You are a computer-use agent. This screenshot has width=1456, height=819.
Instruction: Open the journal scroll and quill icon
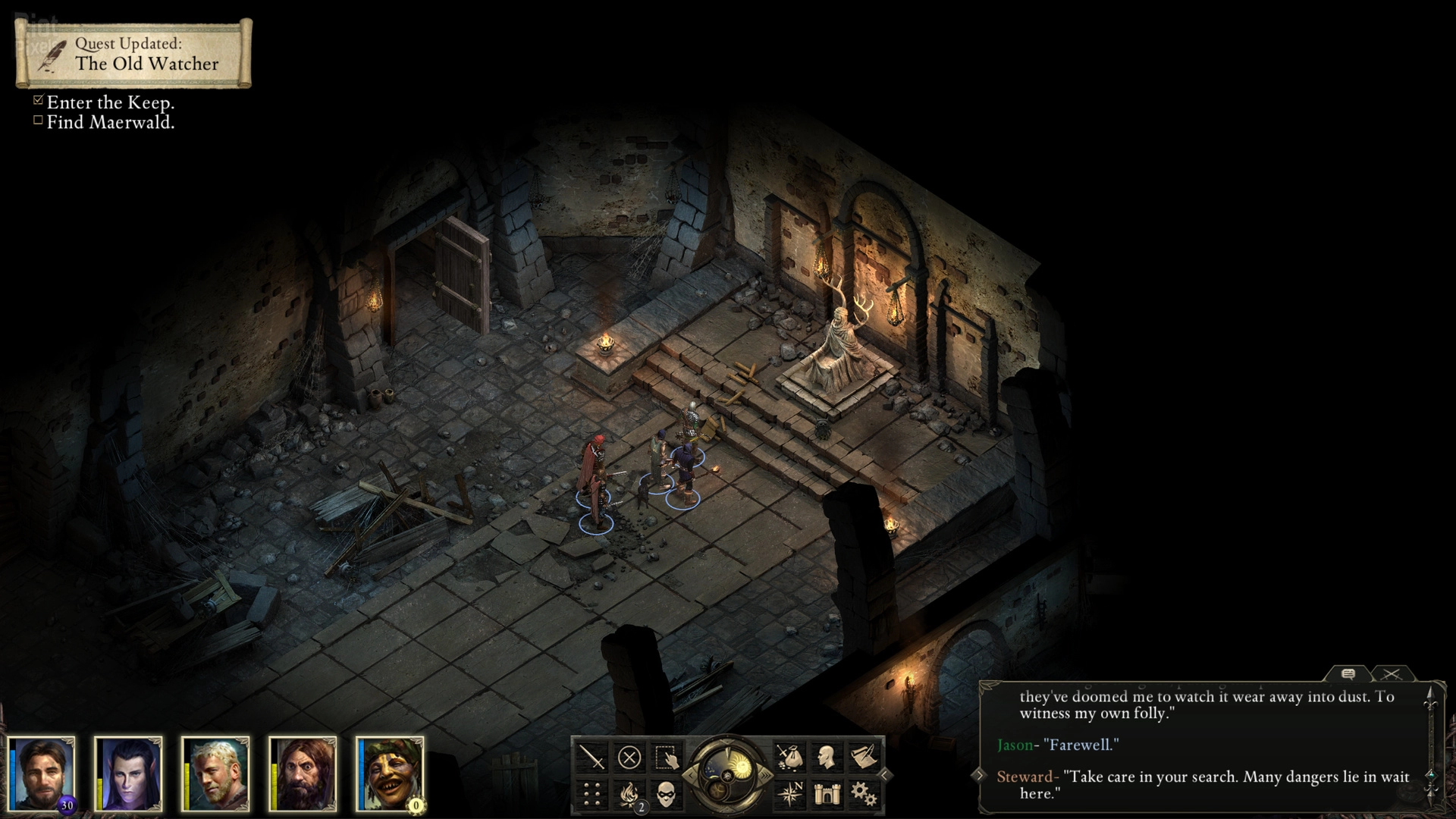pos(863,757)
